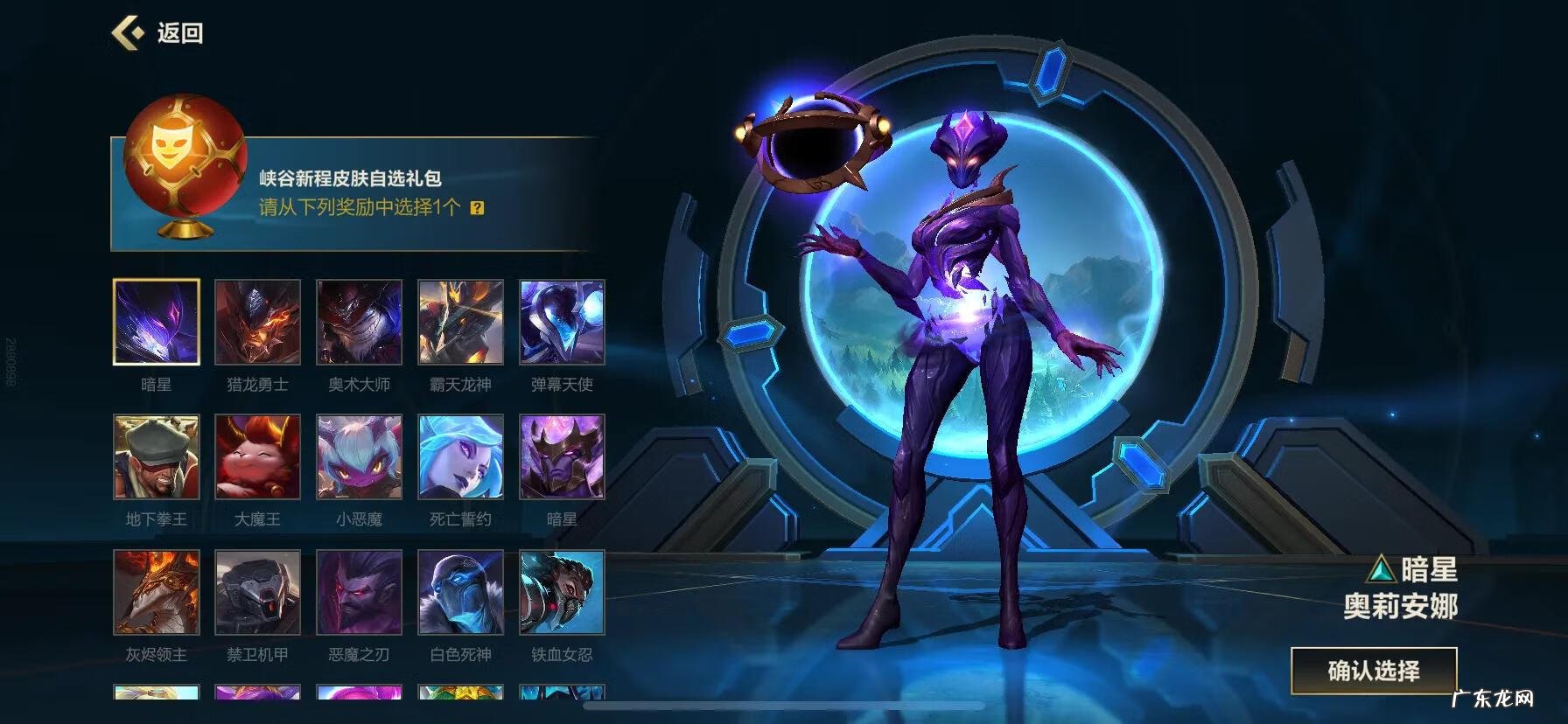Choose the 死亡誓约 skin
This screenshot has width=1568, height=724.
[x=460, y=456]
